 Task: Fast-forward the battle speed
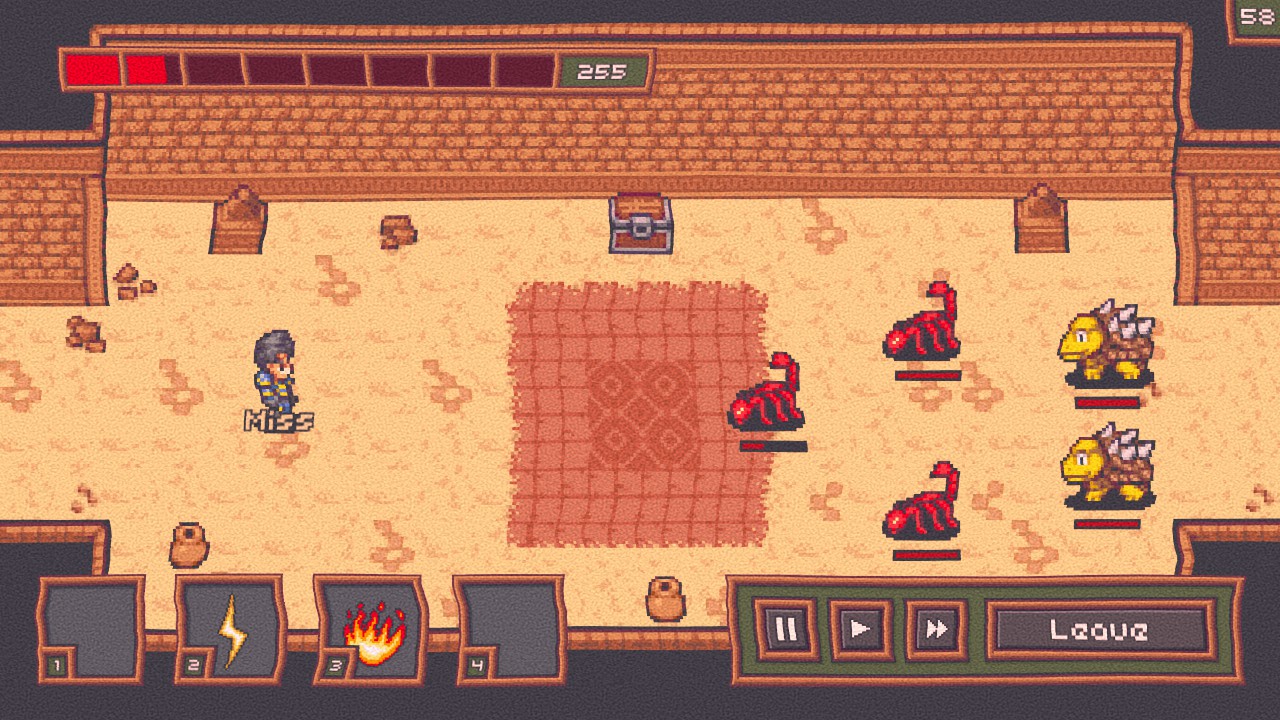[x=936, y=629]
